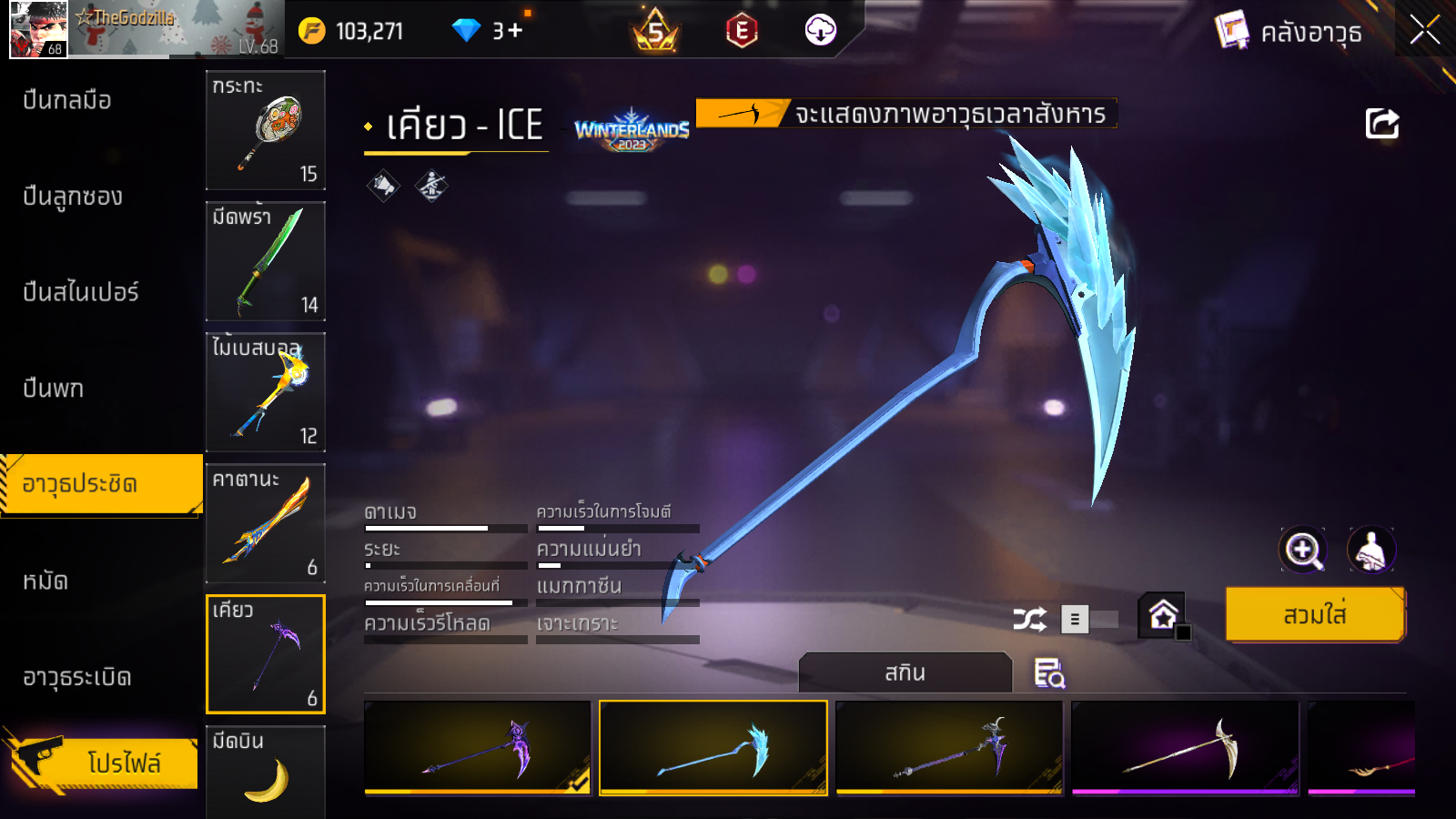Equip the scythe with the สวมใส่ button
Viewport: 1456px width, 819px height.
tap(1315, 615)
